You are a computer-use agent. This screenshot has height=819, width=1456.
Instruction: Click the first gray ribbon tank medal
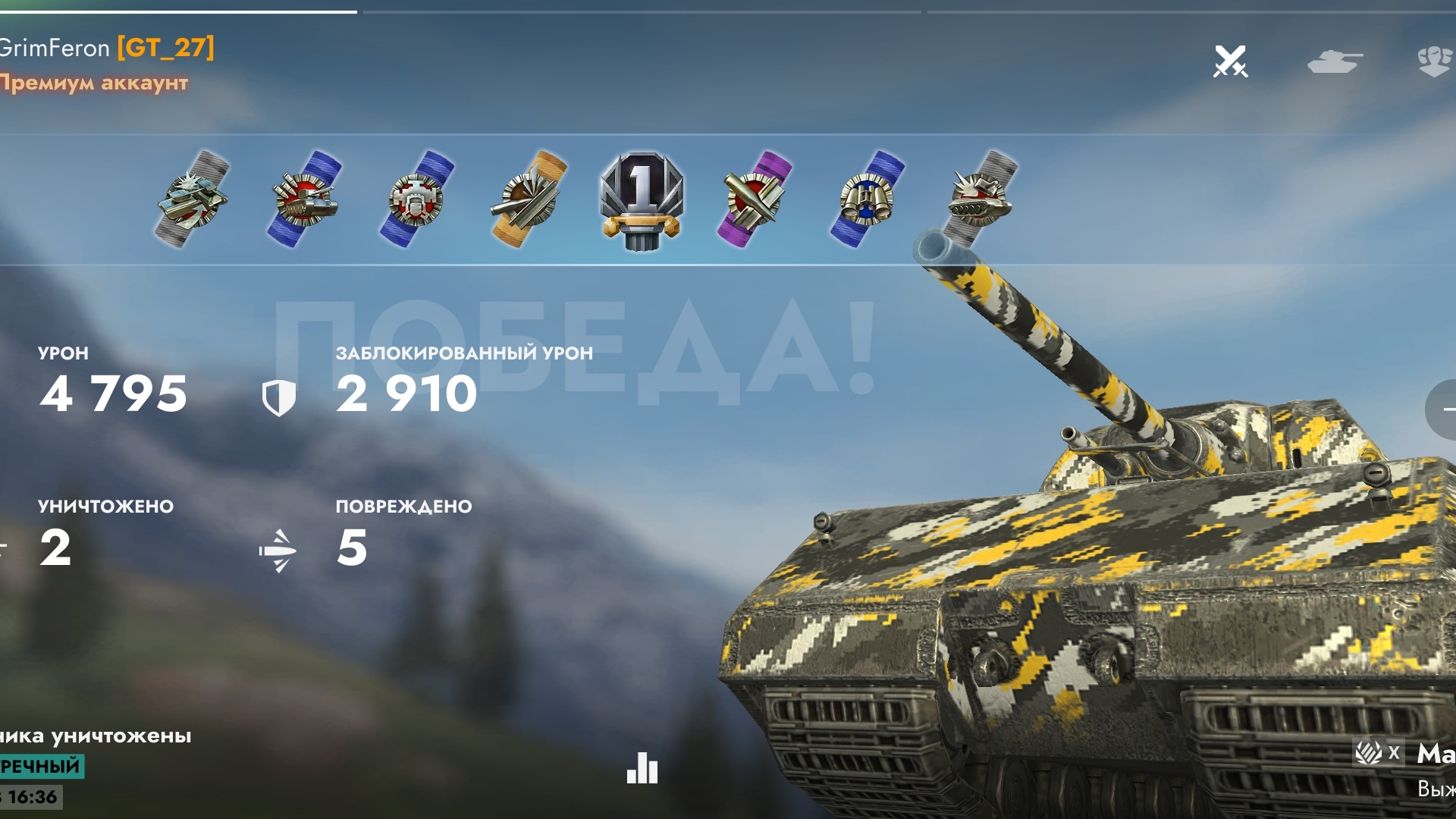tap(192, 199)
